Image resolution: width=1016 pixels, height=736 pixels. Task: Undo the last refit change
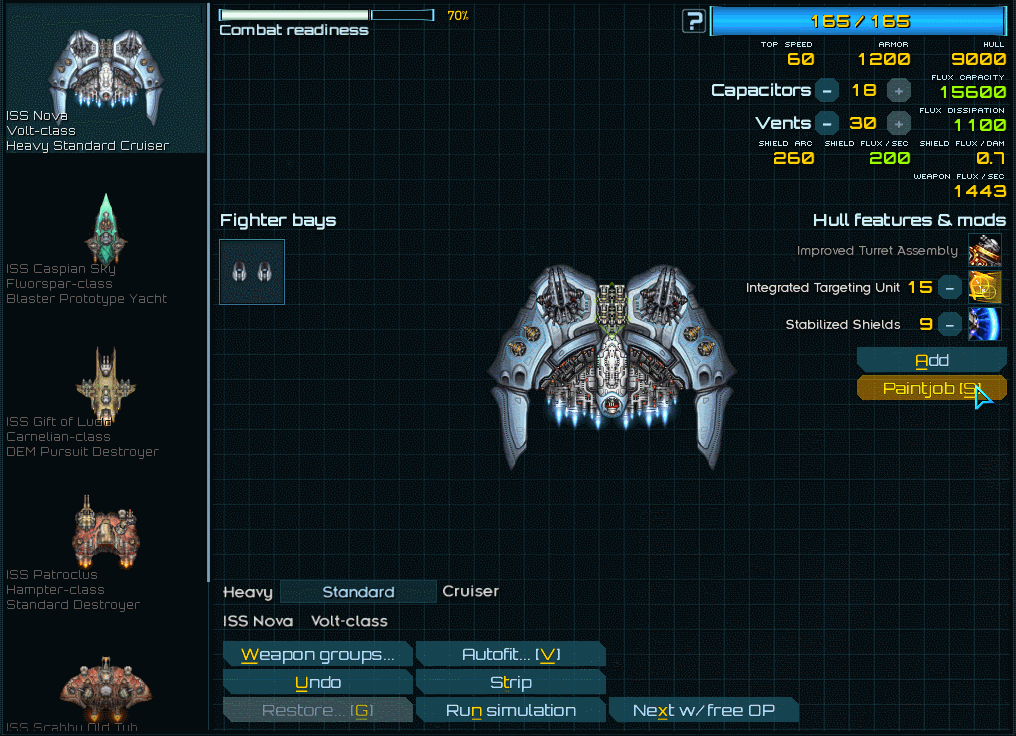point(317,683)
